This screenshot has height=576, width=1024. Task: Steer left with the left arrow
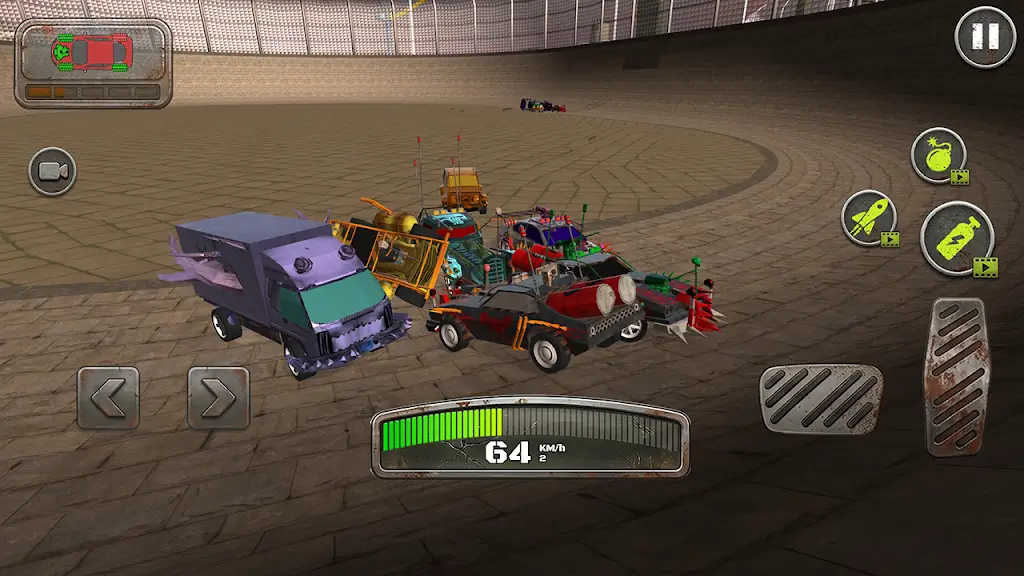click(108, 398)
